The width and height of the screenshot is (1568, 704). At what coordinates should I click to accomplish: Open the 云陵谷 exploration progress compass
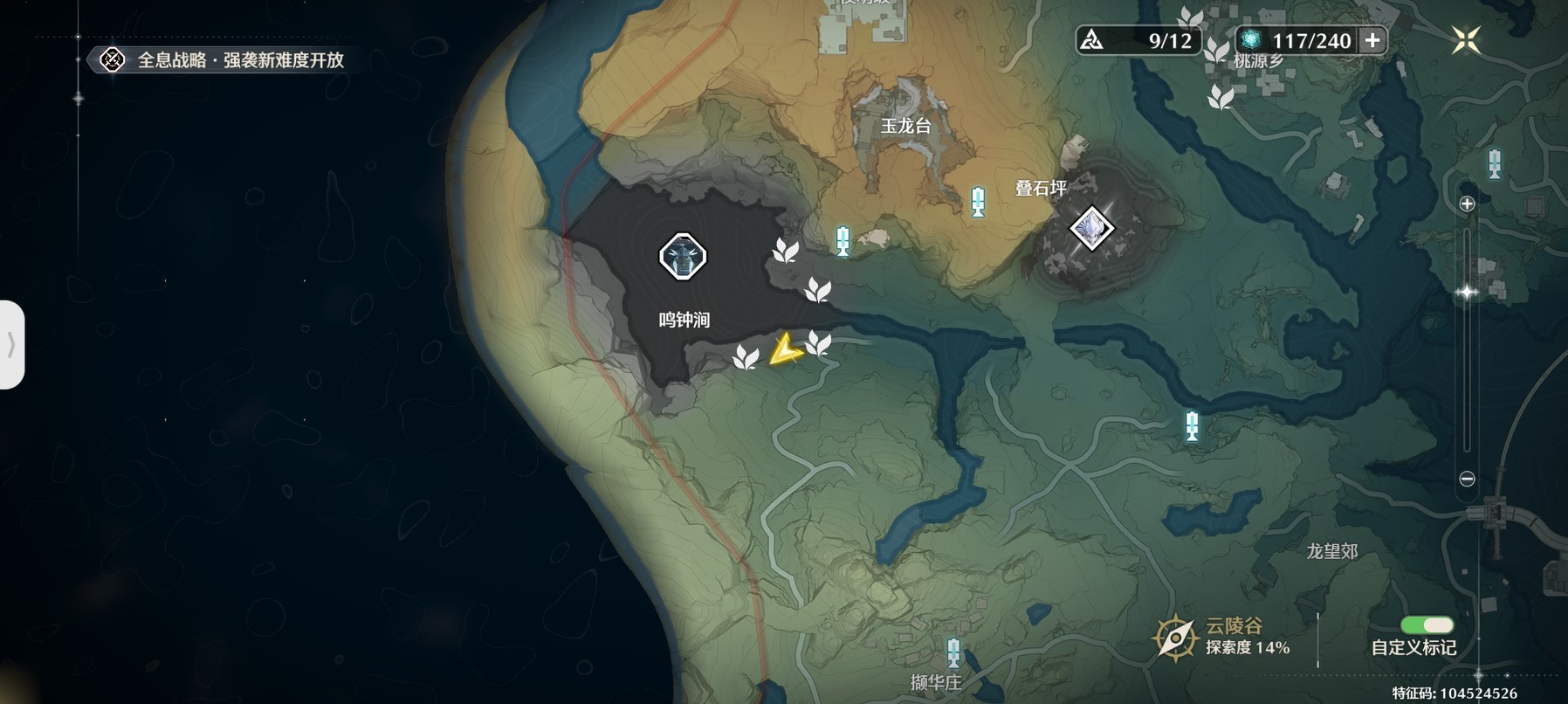click(x=1175, y=638)
